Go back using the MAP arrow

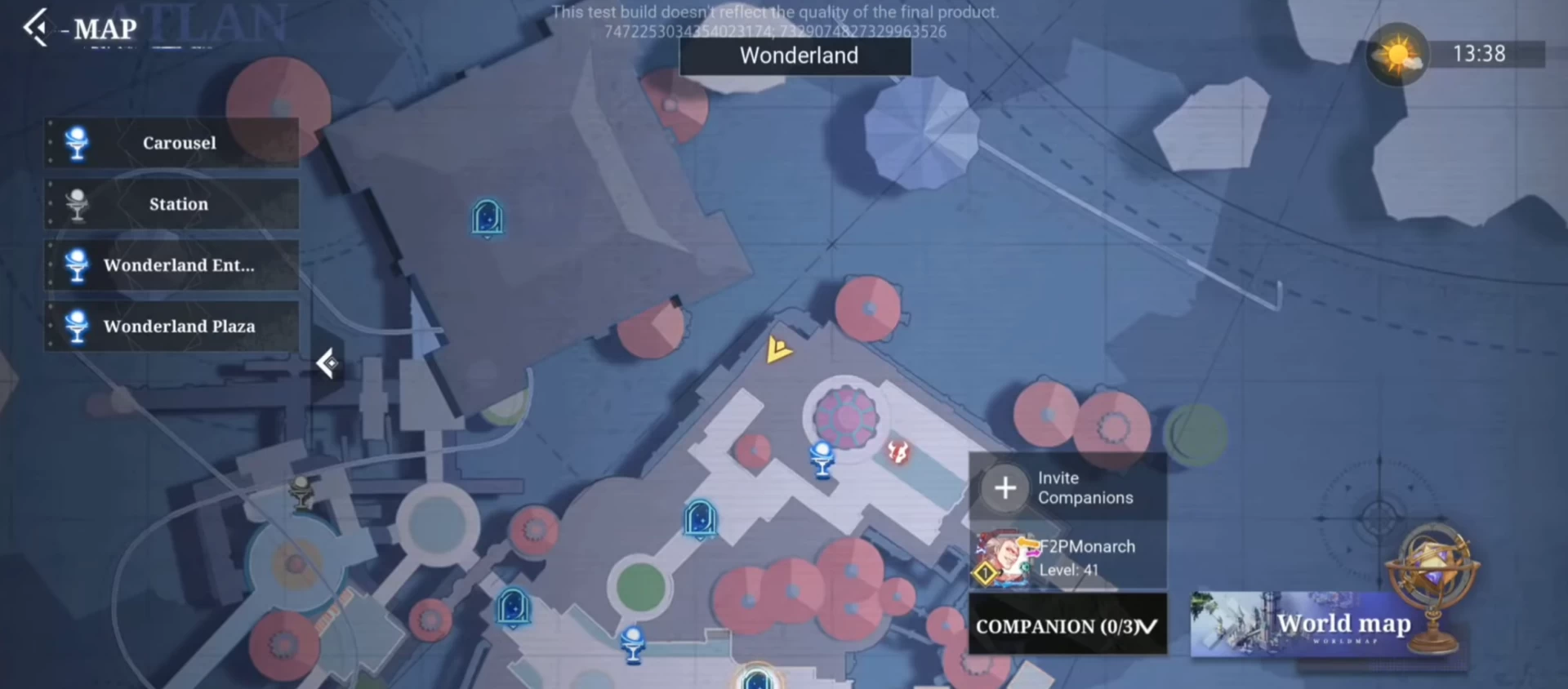point(35,28)
